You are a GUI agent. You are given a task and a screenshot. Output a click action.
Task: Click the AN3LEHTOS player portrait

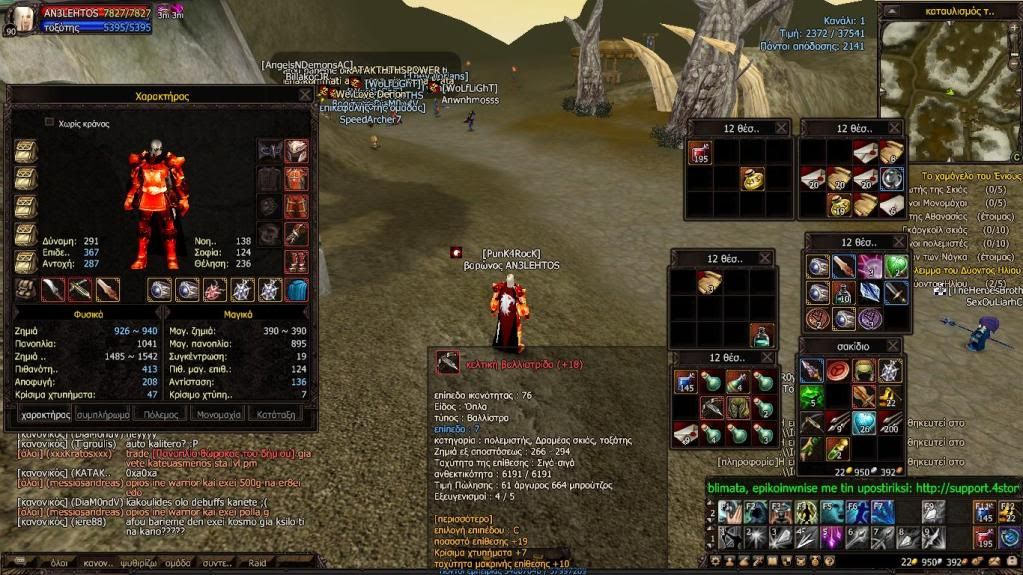[x=22, y=17]
